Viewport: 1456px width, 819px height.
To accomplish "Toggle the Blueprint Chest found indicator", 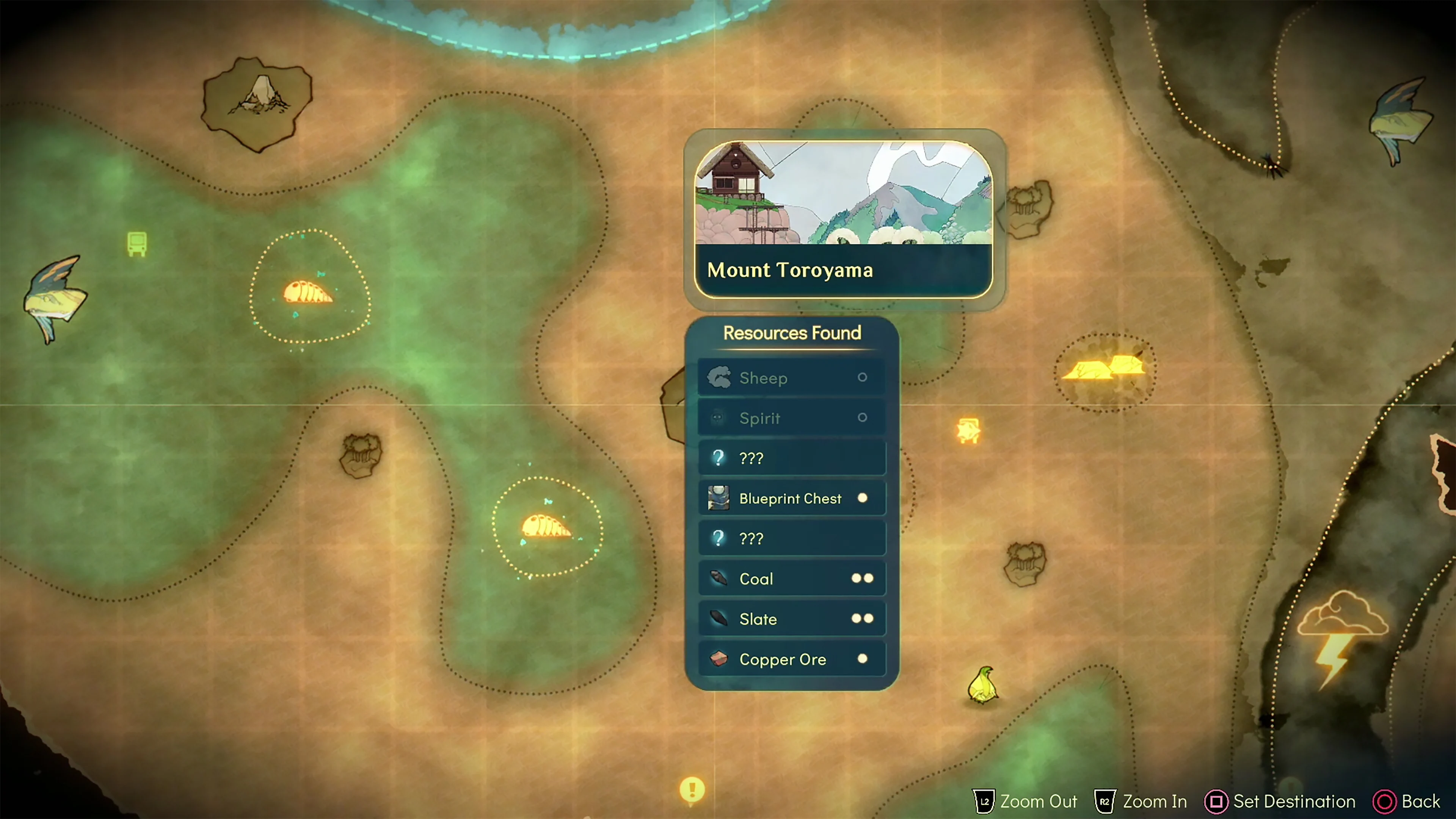I will click(863, 498).
